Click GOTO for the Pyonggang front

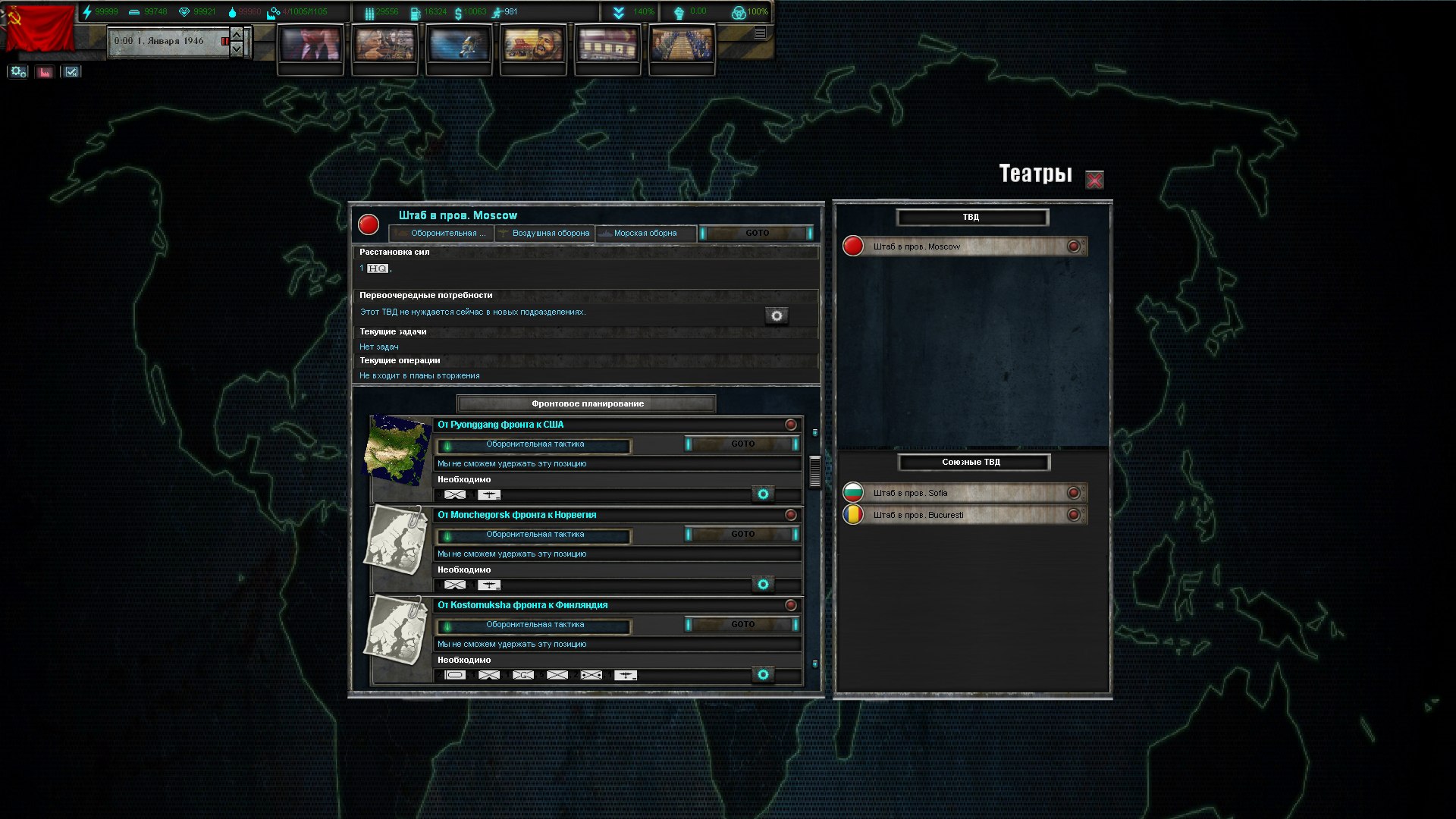pos(742,444)
